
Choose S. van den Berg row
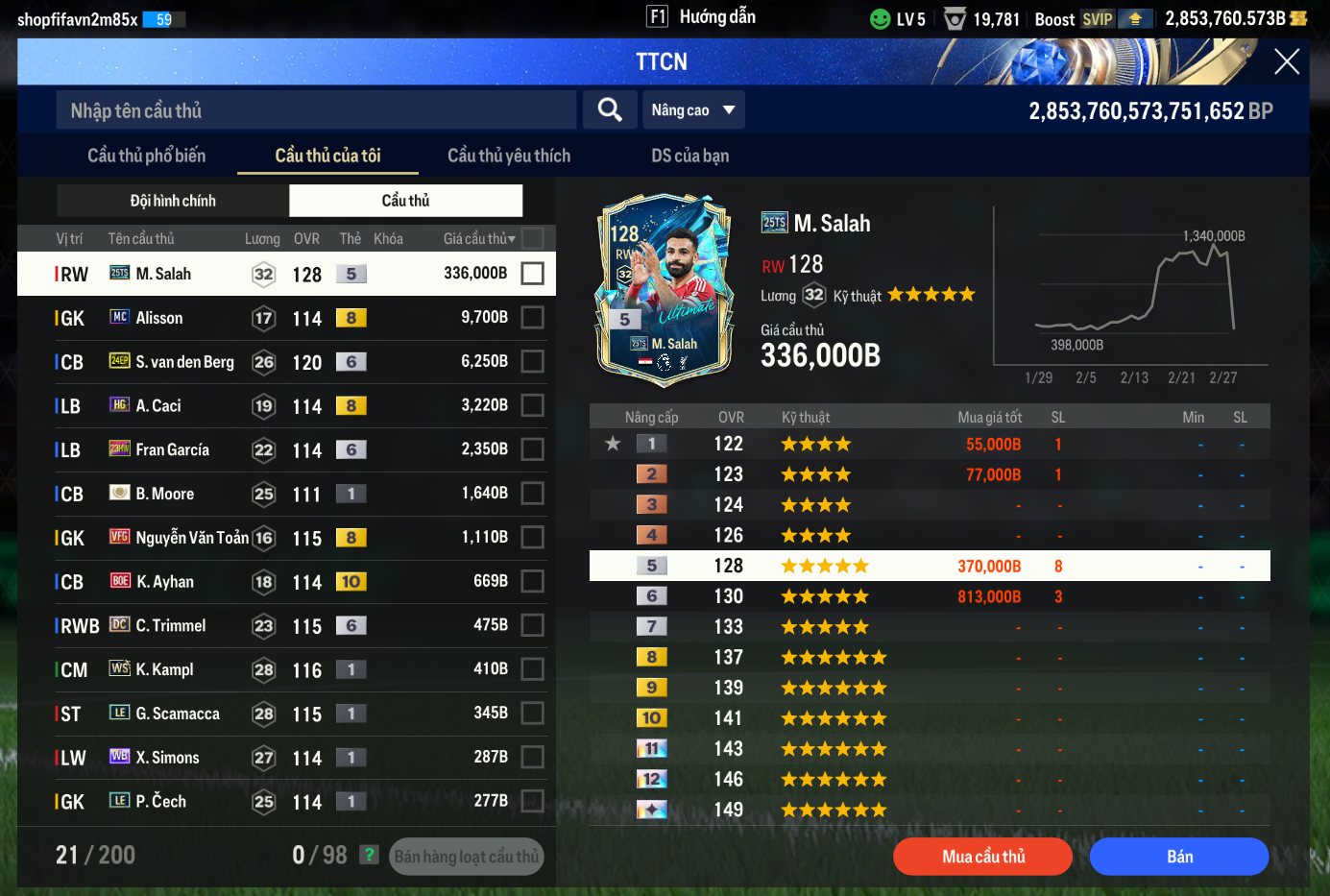click(184, 362)
